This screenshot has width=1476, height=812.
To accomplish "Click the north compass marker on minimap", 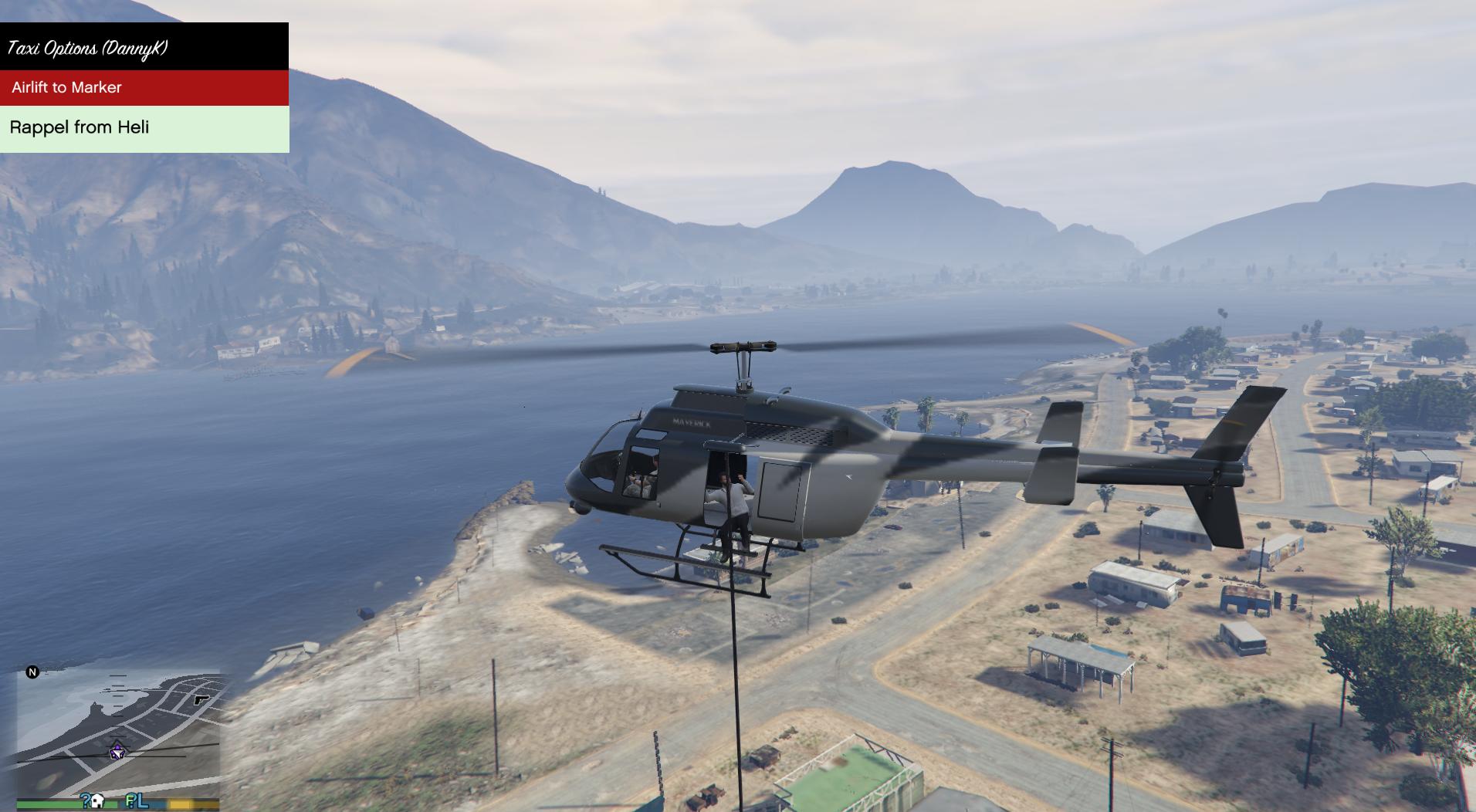I will (x=32, y=672).
